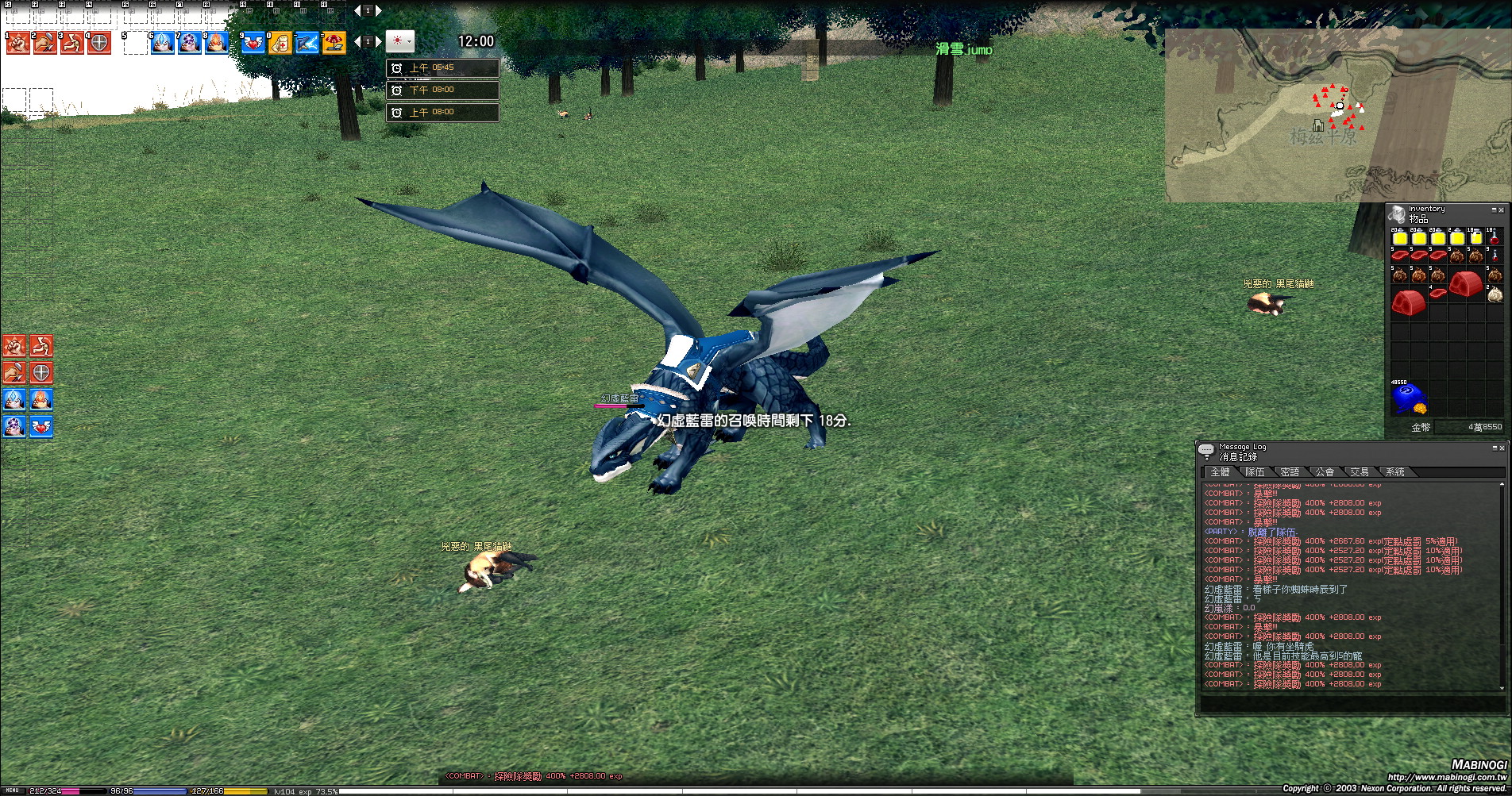Select the 上午 05:45 alarm entry
The image size is (1512, 796).
(x=442, y=68)
